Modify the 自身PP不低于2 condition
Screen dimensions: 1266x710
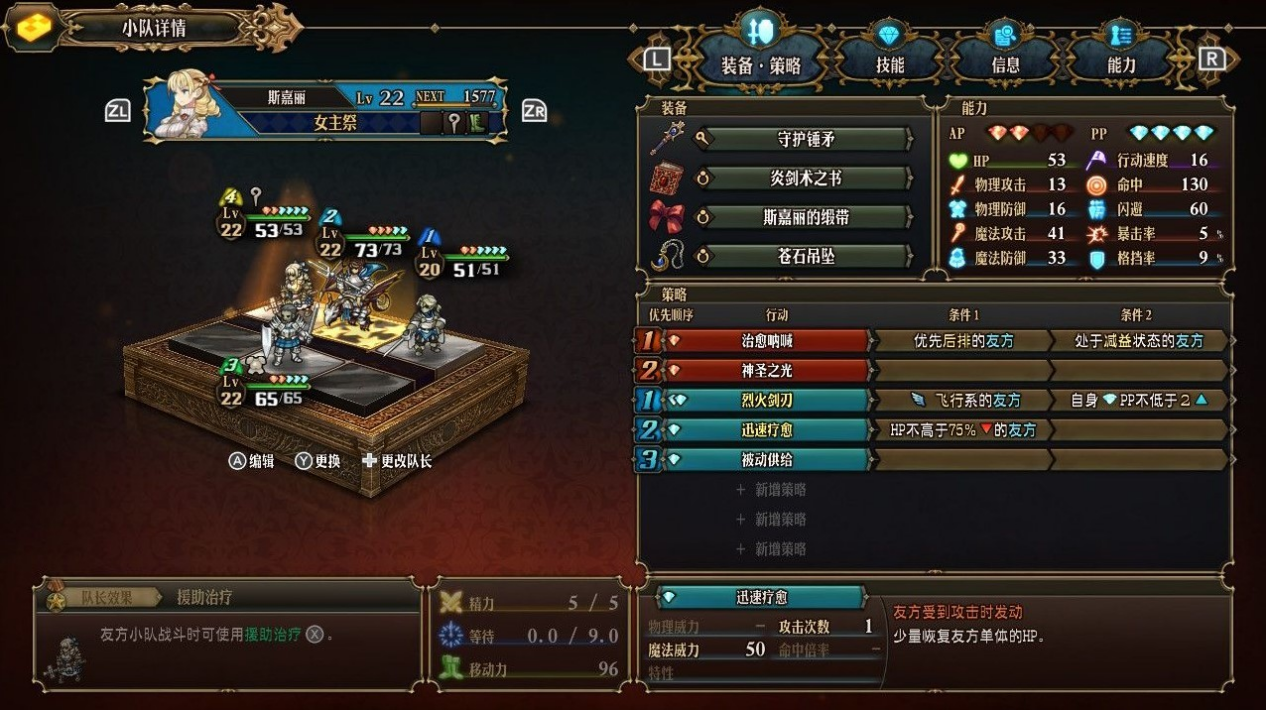point(1139,400)
